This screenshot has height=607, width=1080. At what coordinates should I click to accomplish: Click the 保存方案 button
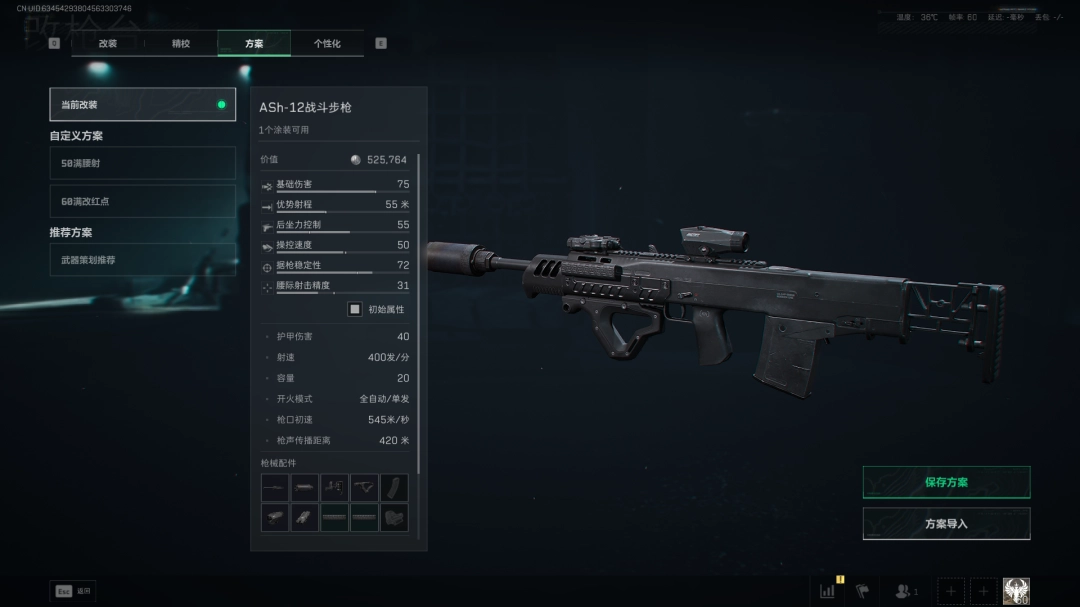click(946, 482)
